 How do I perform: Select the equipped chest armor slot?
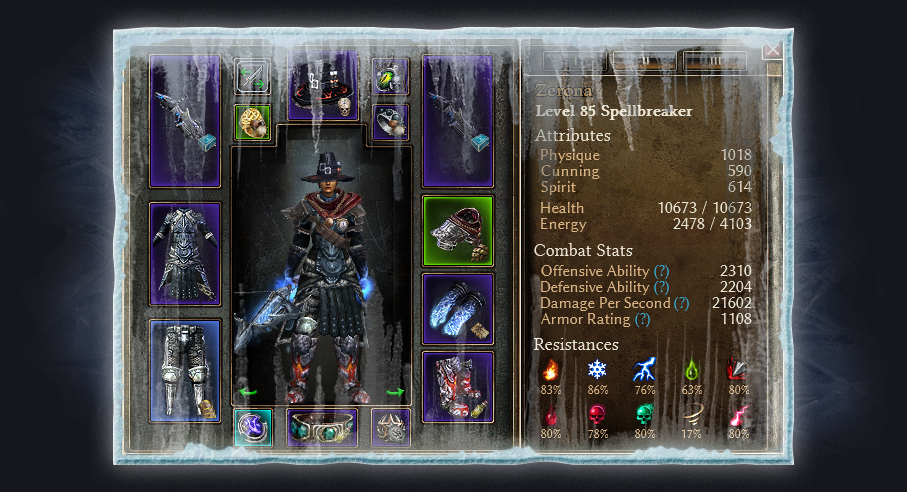pyautogui.click(x=184, y=254)
